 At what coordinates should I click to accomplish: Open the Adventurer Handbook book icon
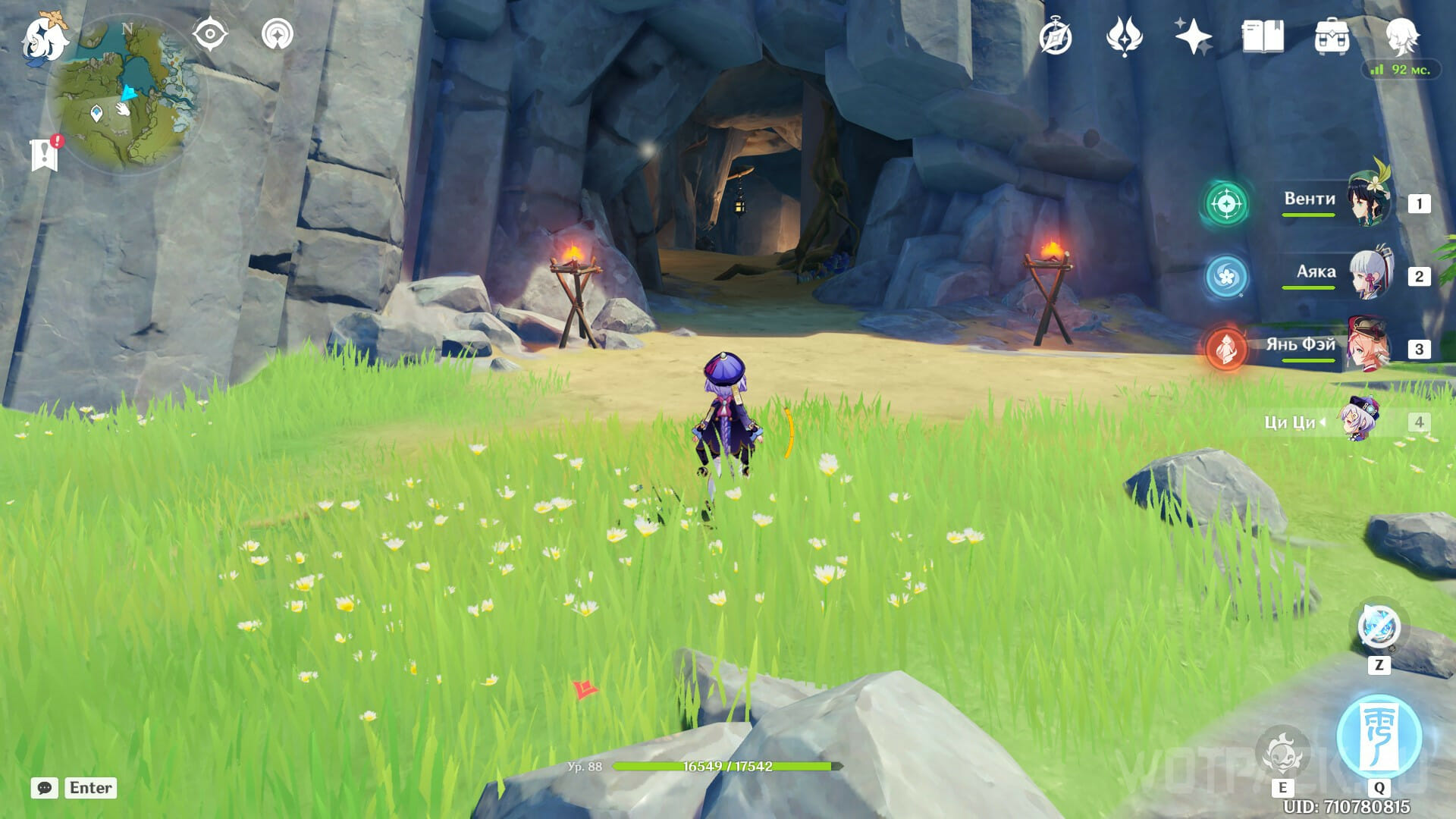tap(1262, 37)
